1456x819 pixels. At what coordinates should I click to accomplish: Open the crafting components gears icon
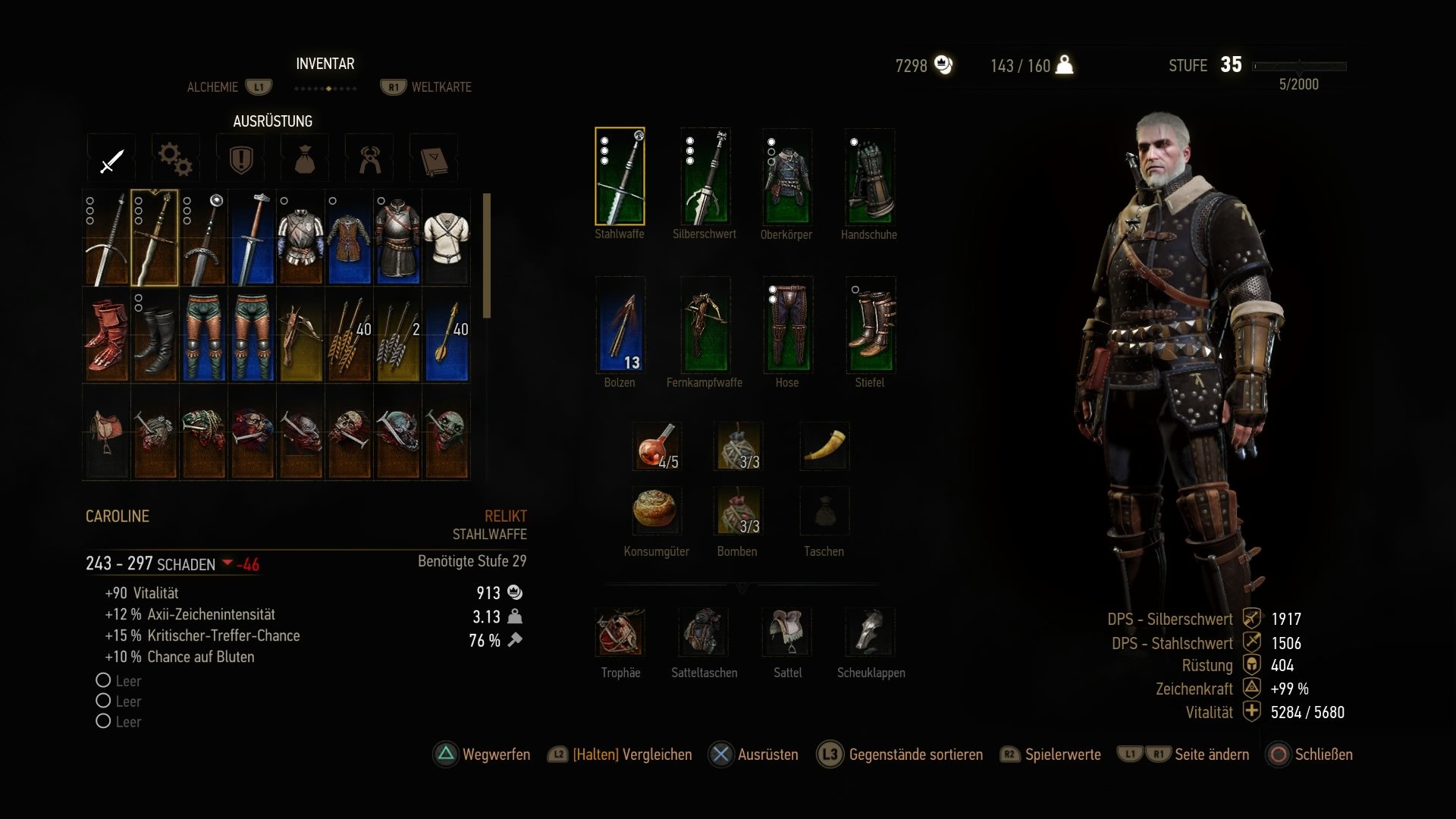pyautogui.click(x=174, y=158)
